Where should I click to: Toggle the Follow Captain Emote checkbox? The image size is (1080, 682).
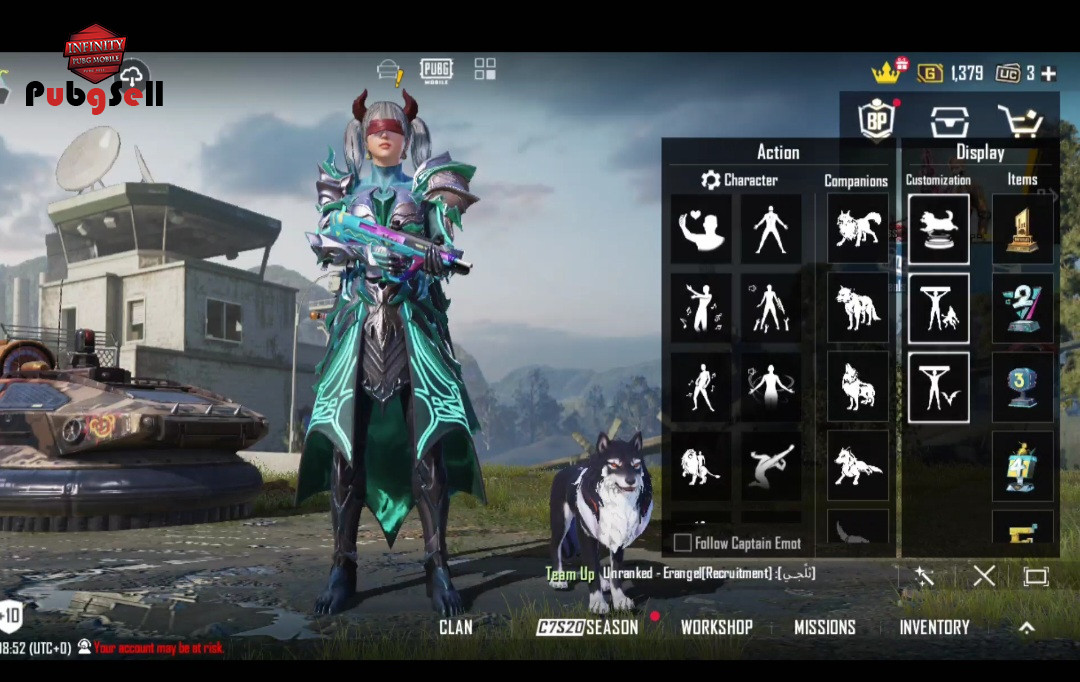pos(683,543)
